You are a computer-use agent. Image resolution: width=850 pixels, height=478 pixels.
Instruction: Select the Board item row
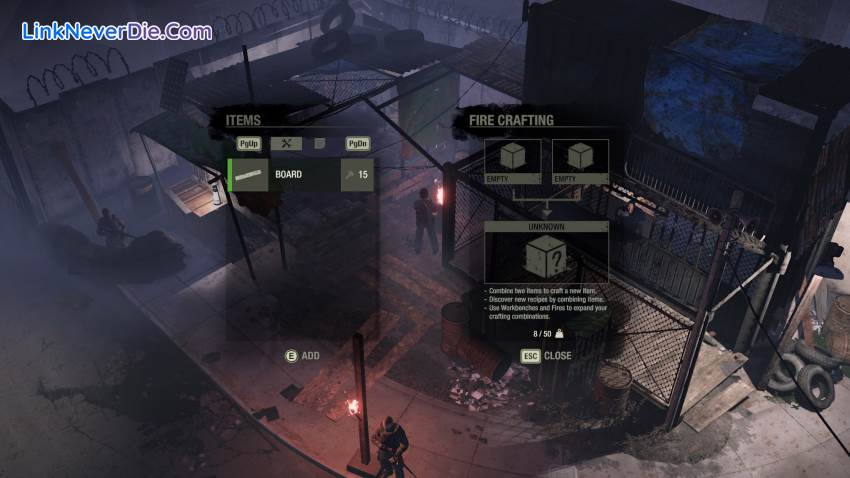click(x=300, y=174)
